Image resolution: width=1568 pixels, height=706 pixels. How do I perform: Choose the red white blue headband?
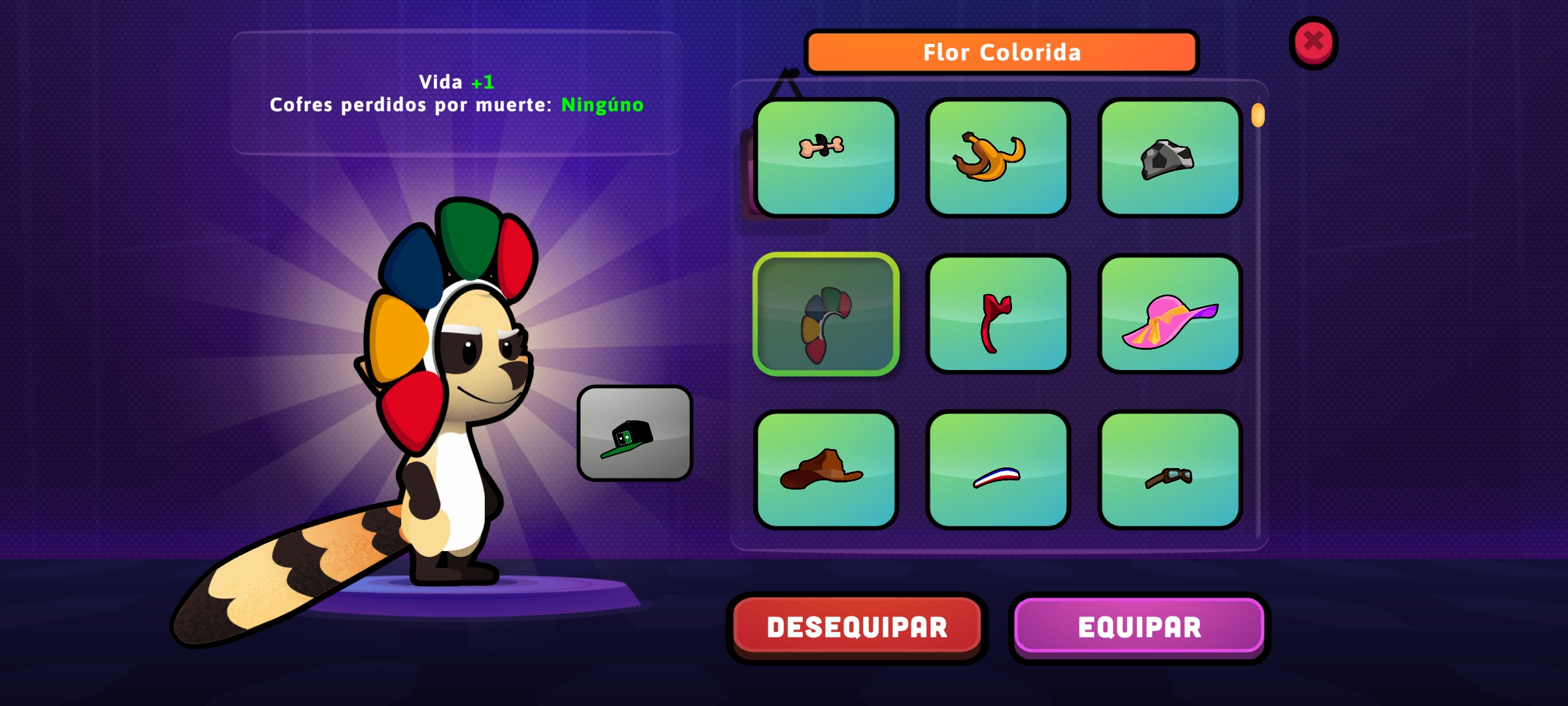pos(998,470)
